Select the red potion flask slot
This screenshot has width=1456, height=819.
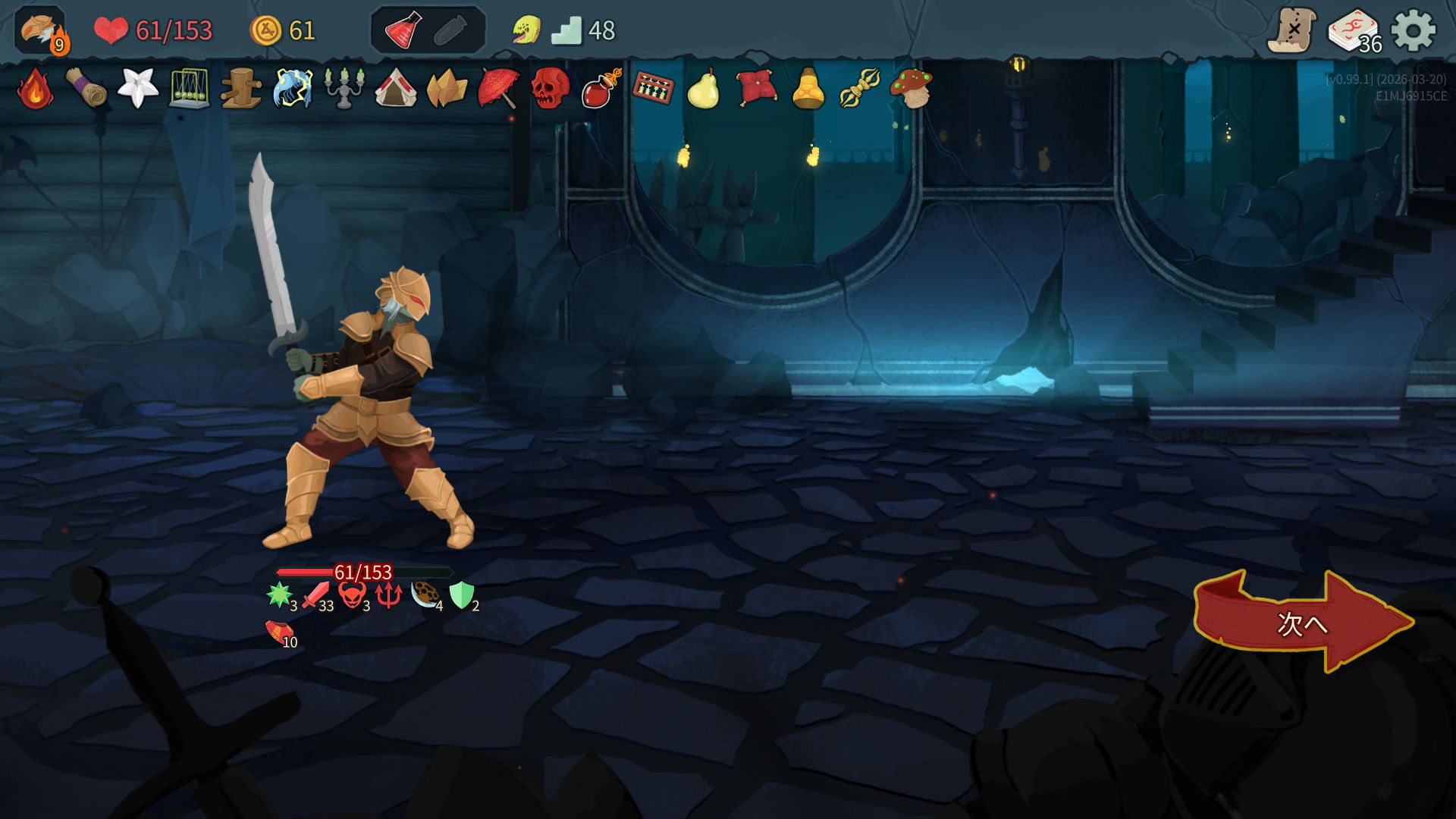403,31
